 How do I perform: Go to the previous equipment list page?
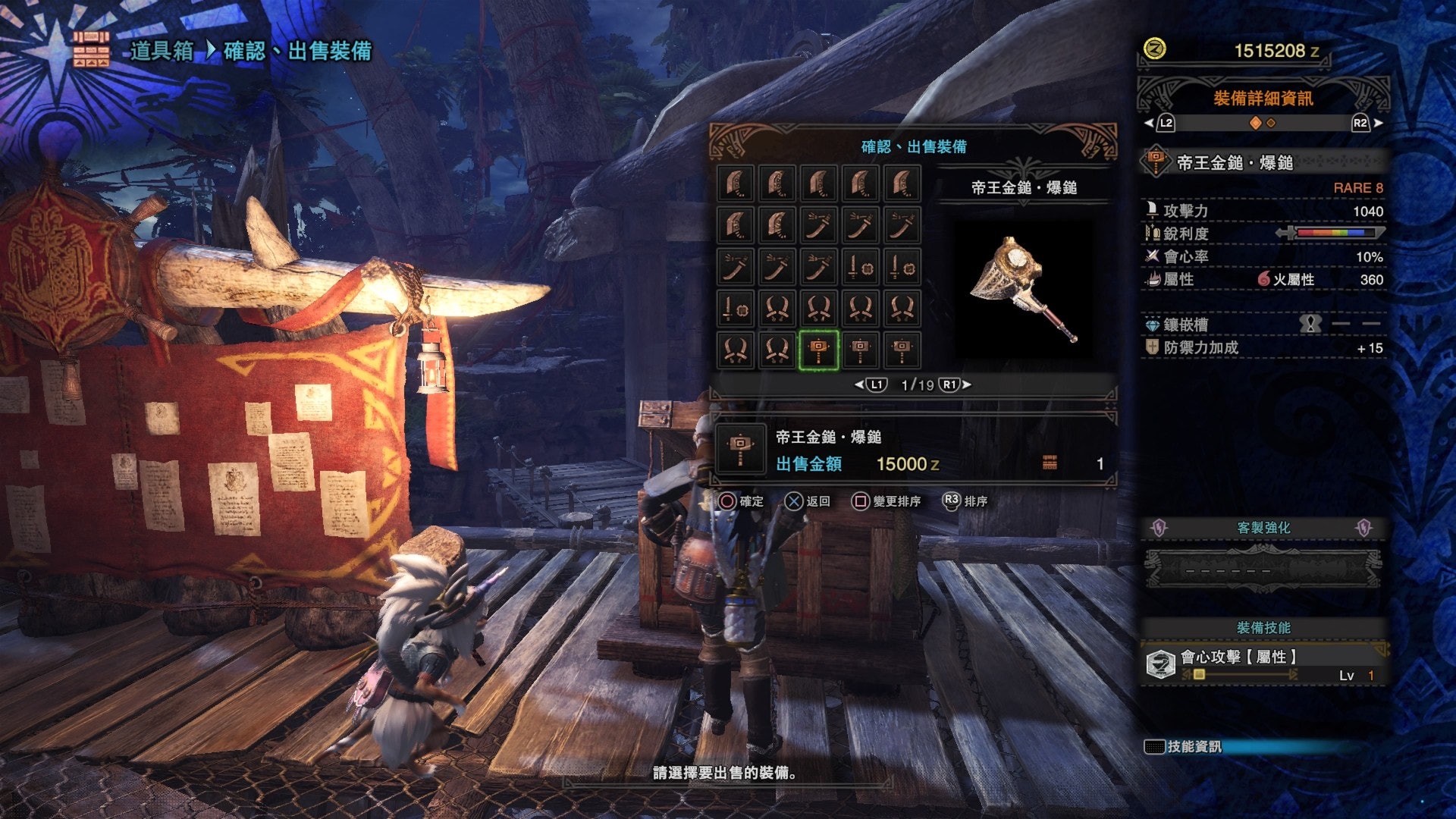872,385
